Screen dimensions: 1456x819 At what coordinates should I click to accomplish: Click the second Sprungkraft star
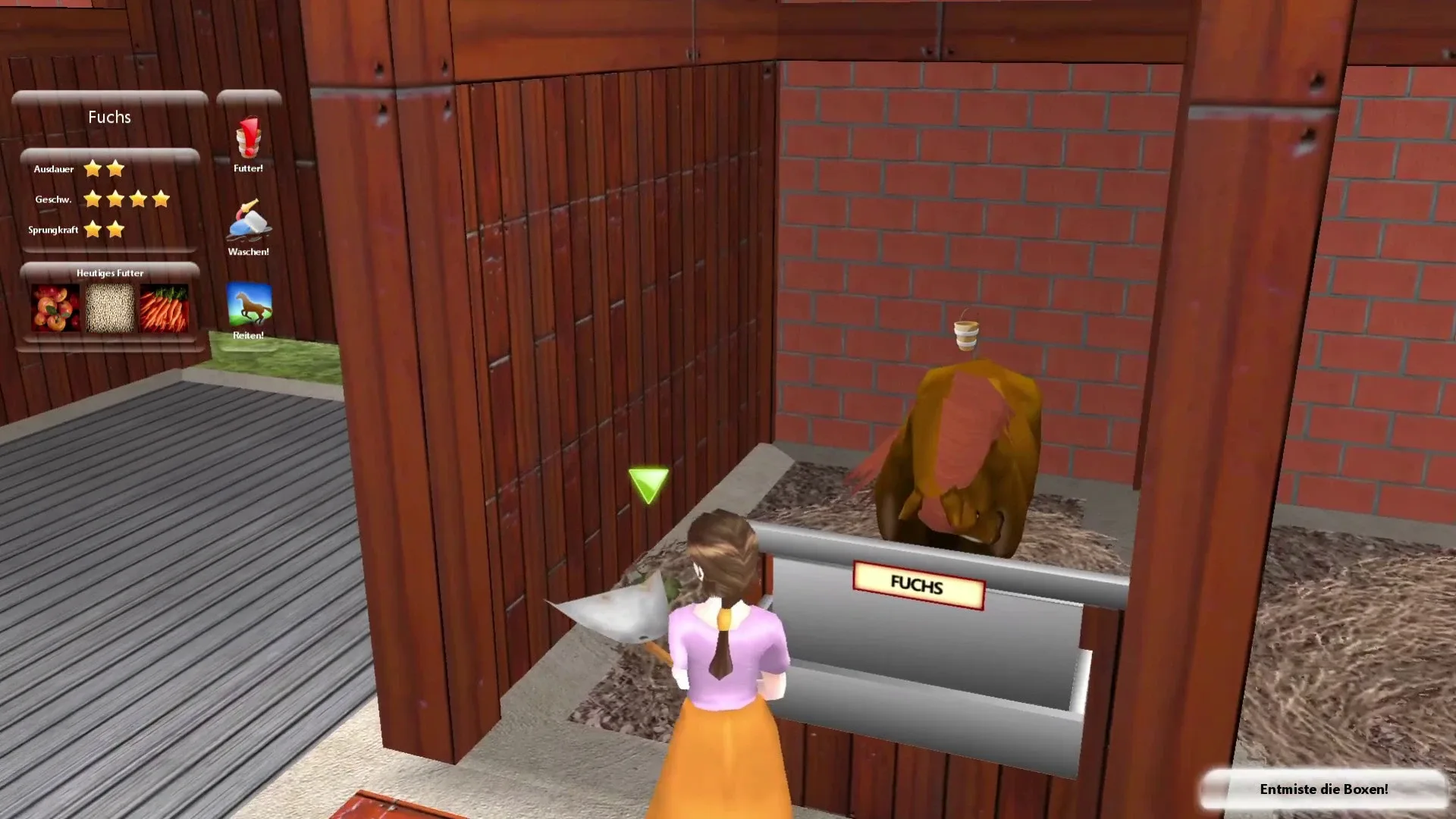(x=115, y=228)
